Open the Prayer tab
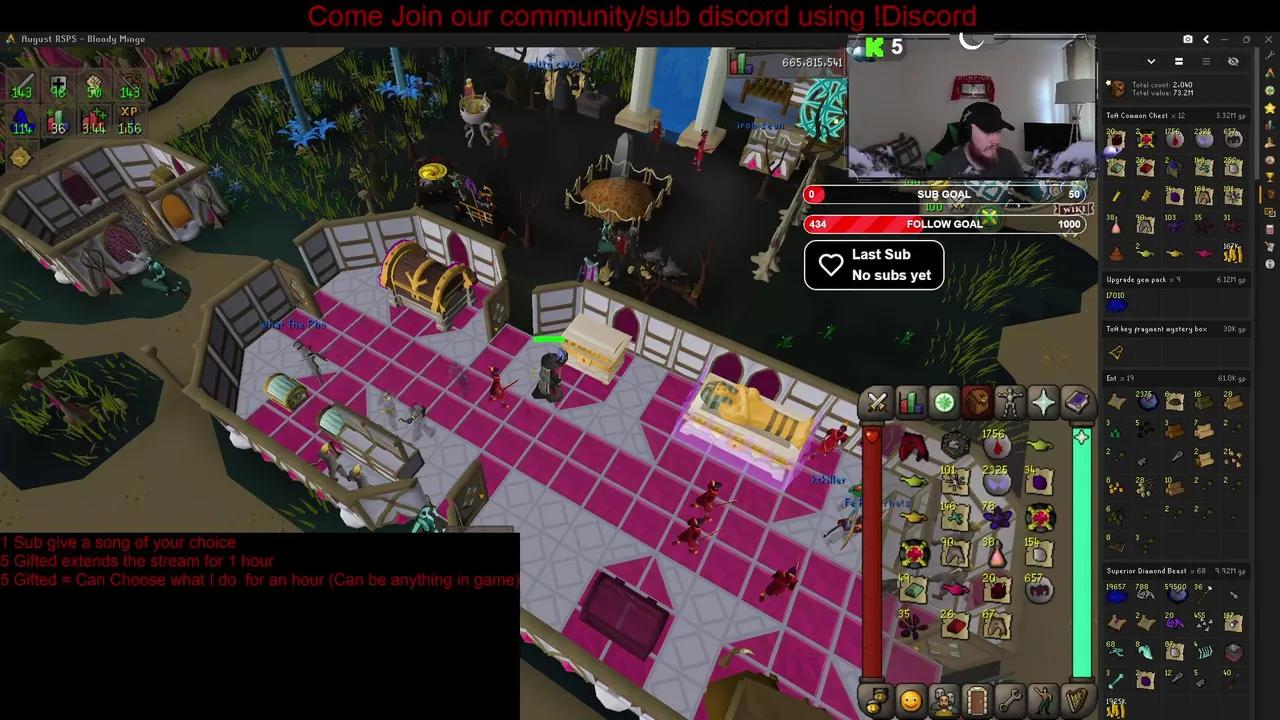This screenshot has height=720, width=1280. tap(1044, 403)
